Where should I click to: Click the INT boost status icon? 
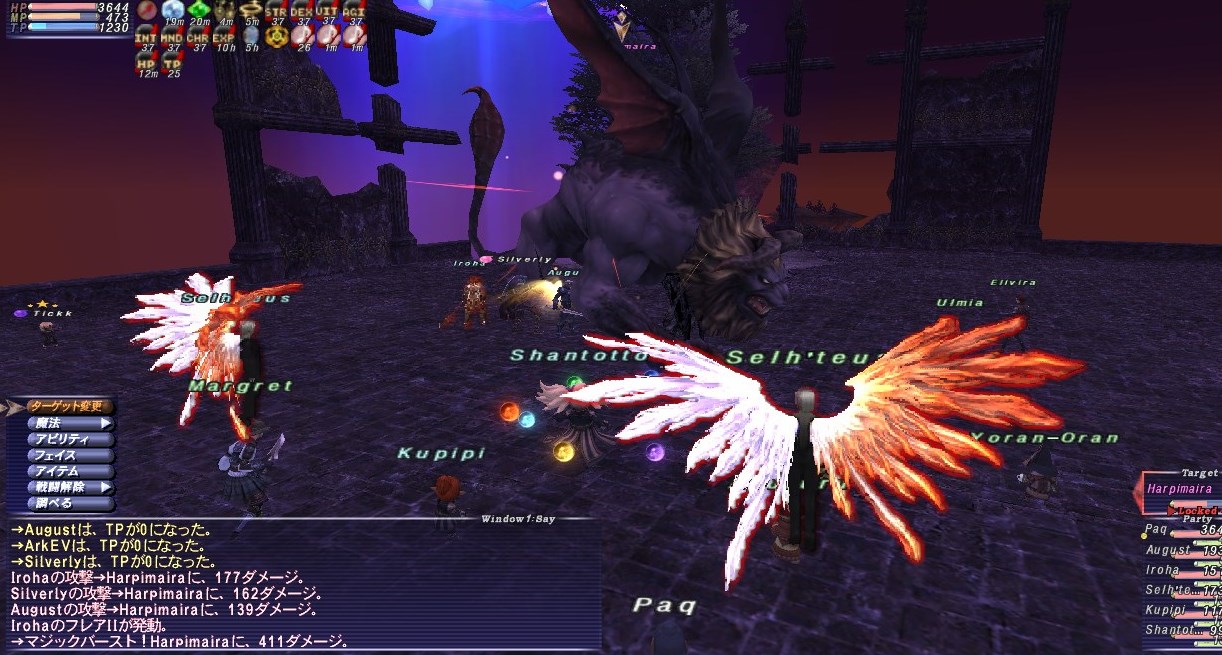click(146, 38)
